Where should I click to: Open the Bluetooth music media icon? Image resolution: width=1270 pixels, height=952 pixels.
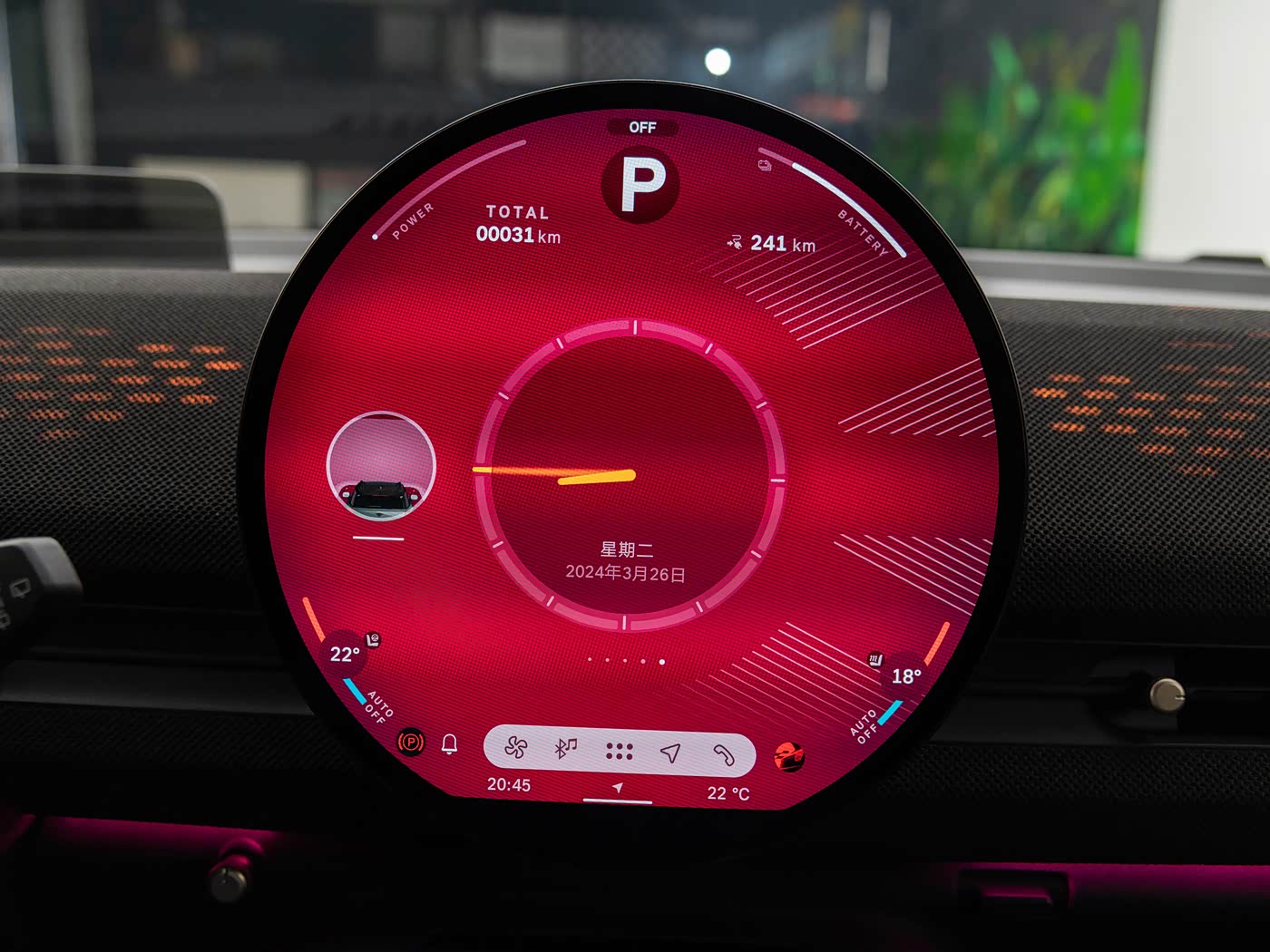[x=566, y=748]
